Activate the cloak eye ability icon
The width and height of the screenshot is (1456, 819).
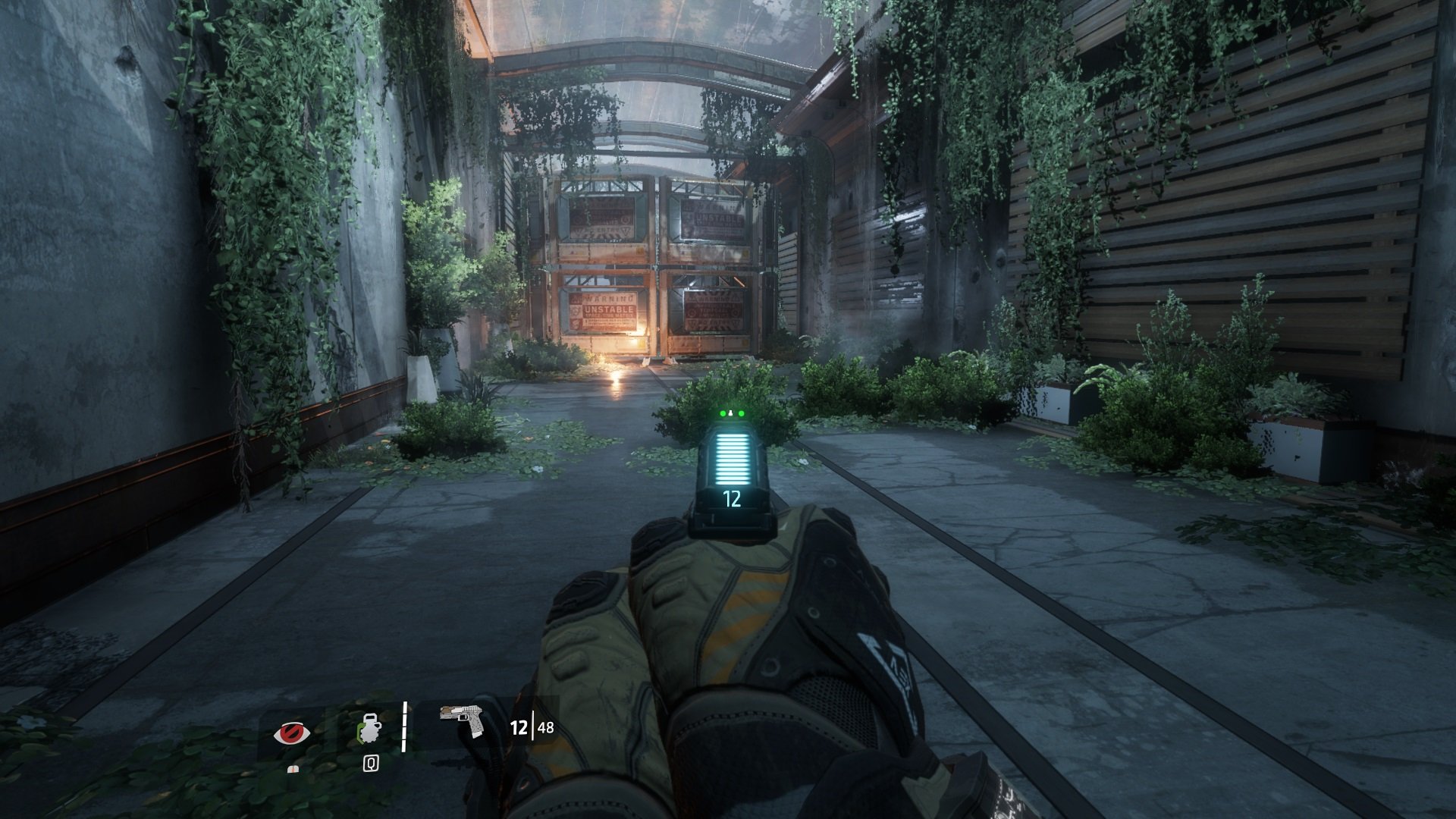coord(292,733)
